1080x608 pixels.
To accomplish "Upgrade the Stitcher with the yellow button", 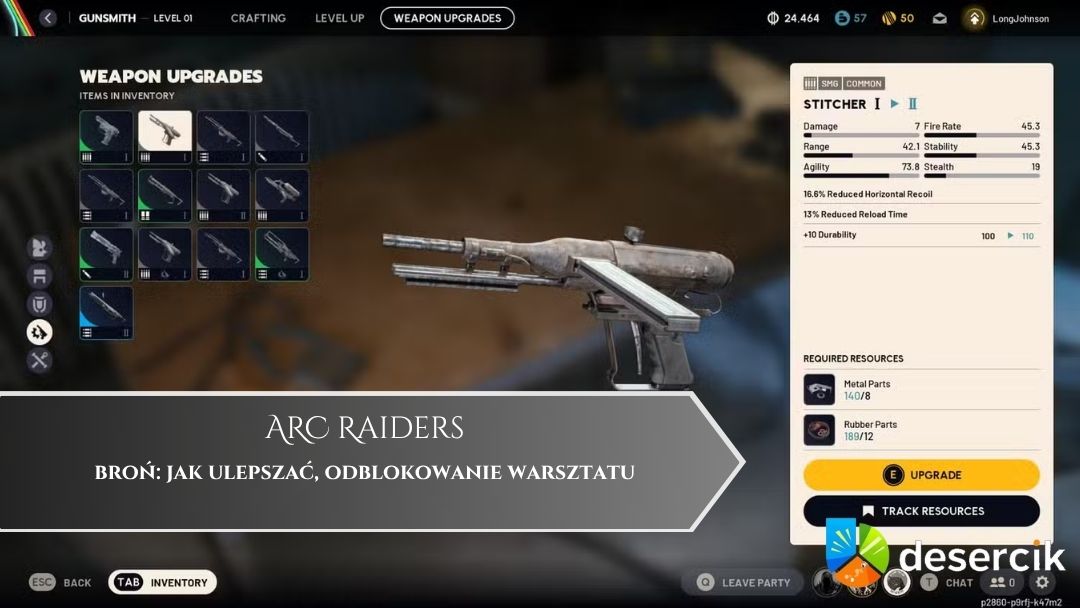I will tap(921, 475).
